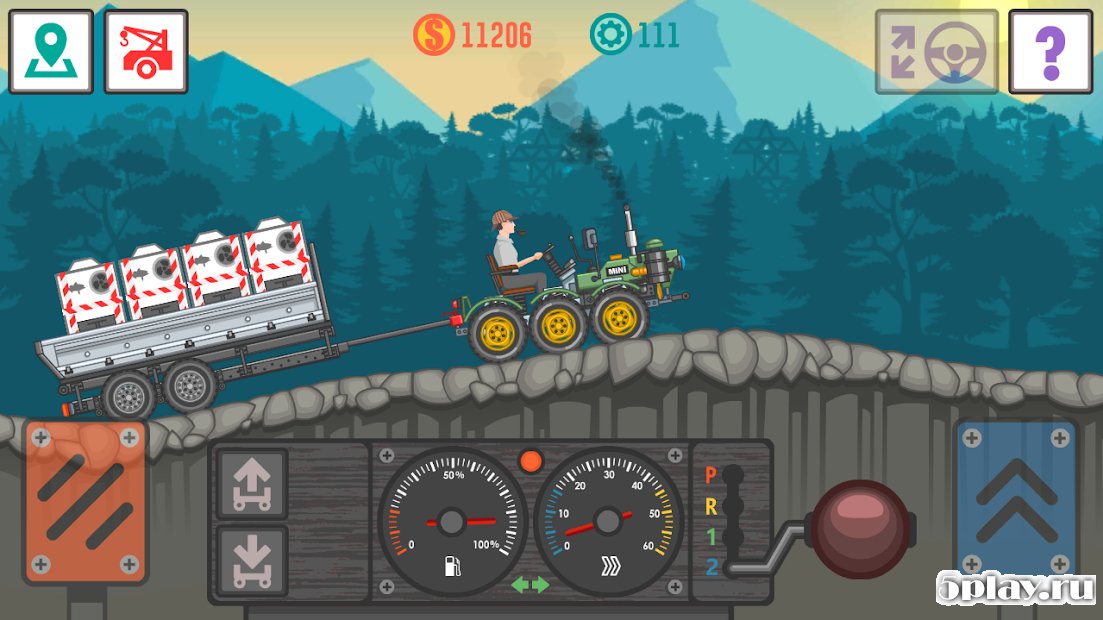Tap the orange brake pedal
This screenshot has height=620, width=1103.
[86, 503]
